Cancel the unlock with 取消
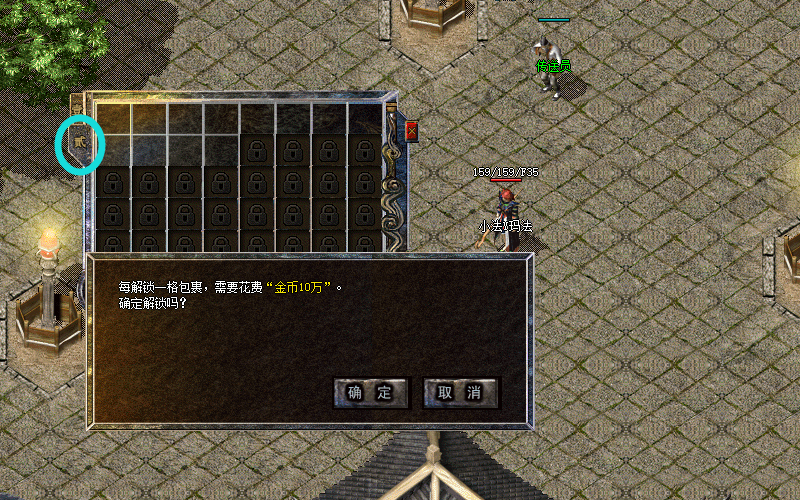Viewport: 800px width, 500px height. [460, 393]
